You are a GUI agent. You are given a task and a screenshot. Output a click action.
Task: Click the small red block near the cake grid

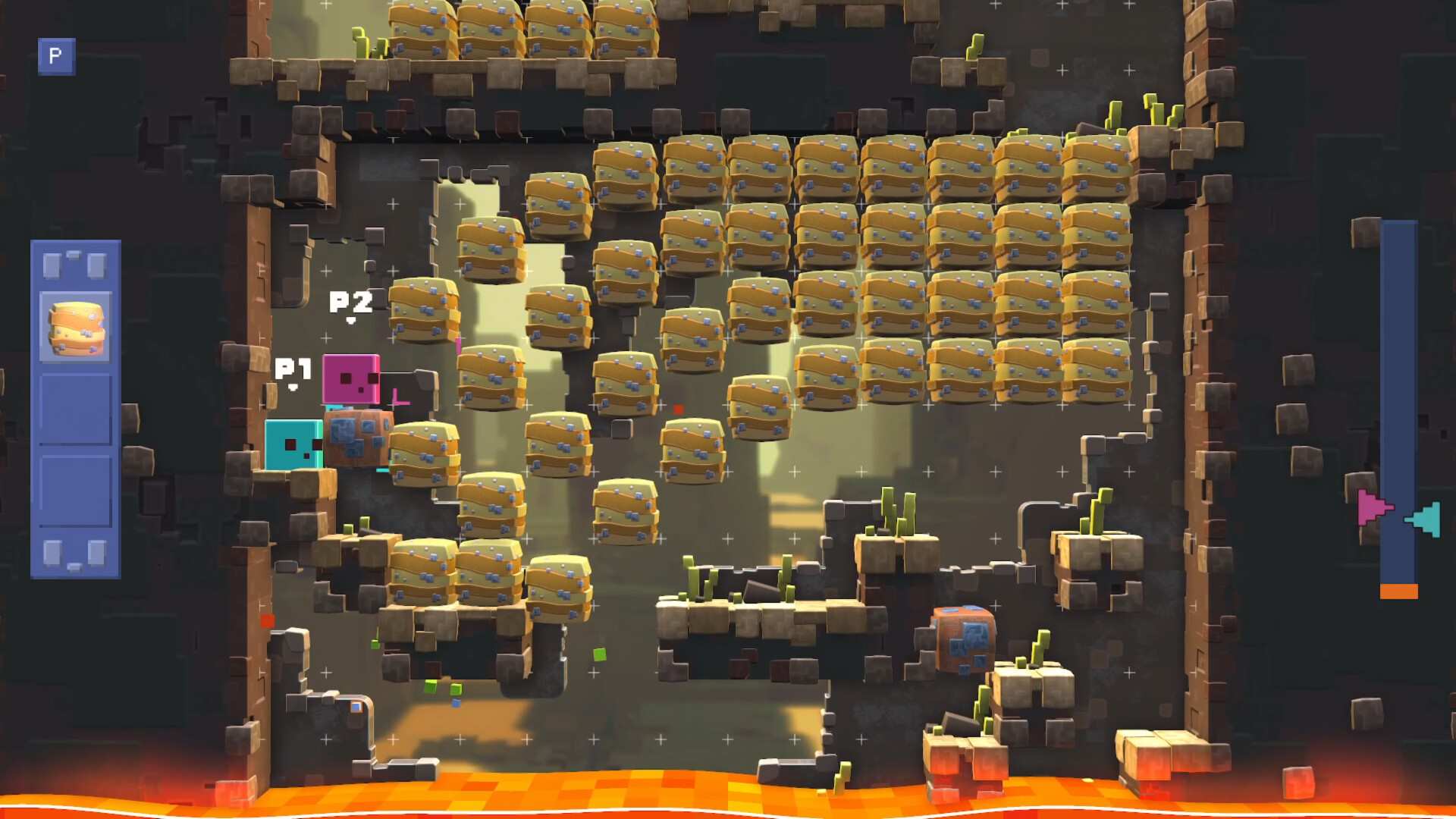(x=679, y=408)
